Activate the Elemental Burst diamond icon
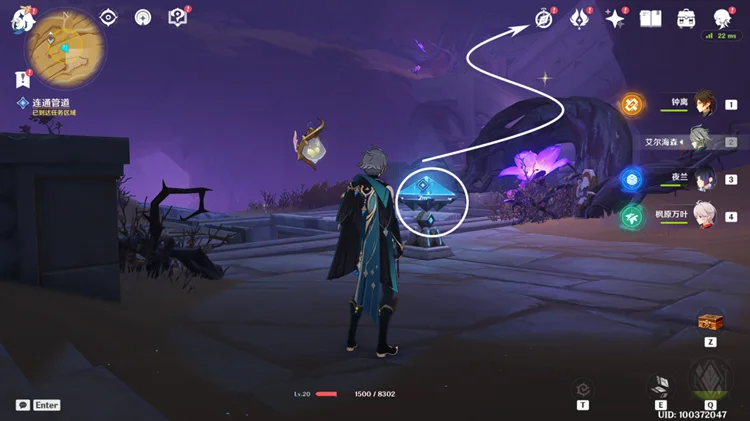The image size is (750, 421). pos(710,382)
